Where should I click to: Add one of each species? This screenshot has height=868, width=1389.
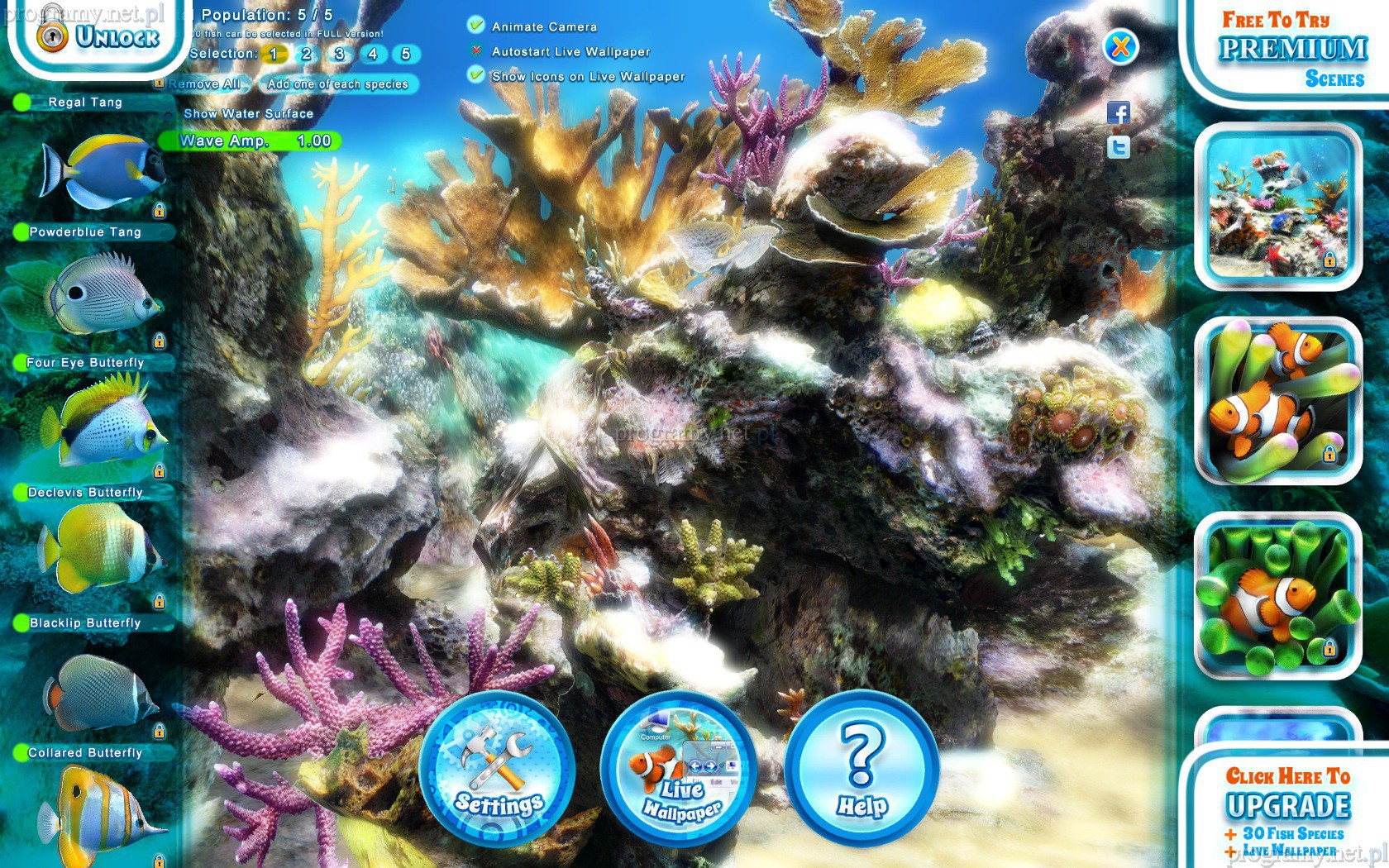click(337, 84)
